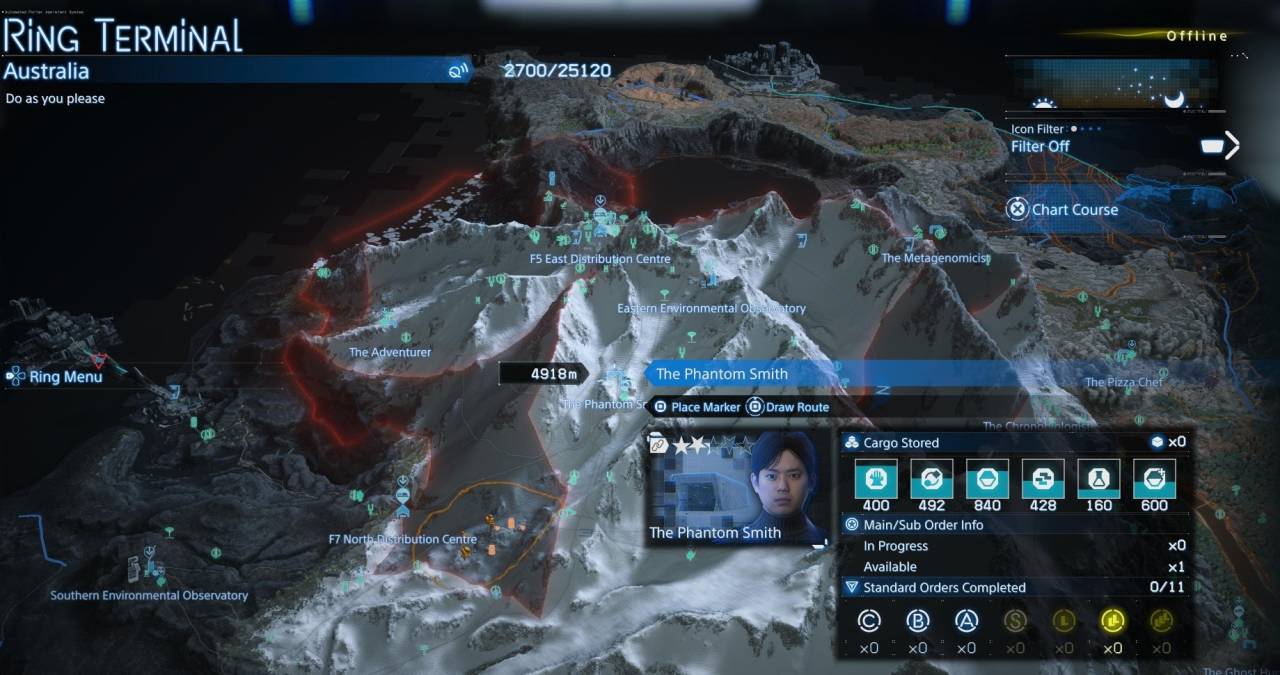Choose Place Marker option

coord(697,407)
